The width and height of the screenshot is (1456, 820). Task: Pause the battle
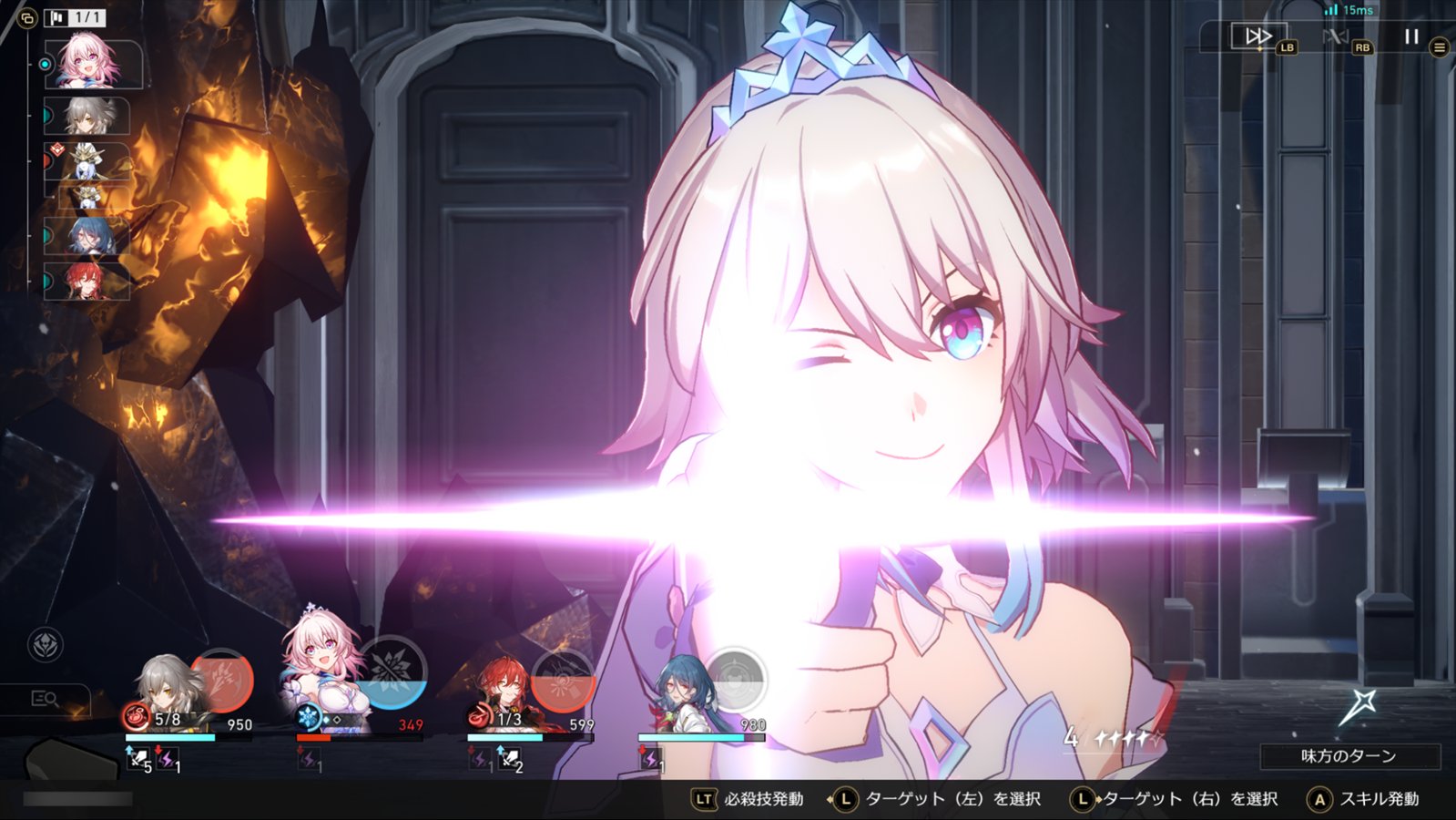point(1410,36)
